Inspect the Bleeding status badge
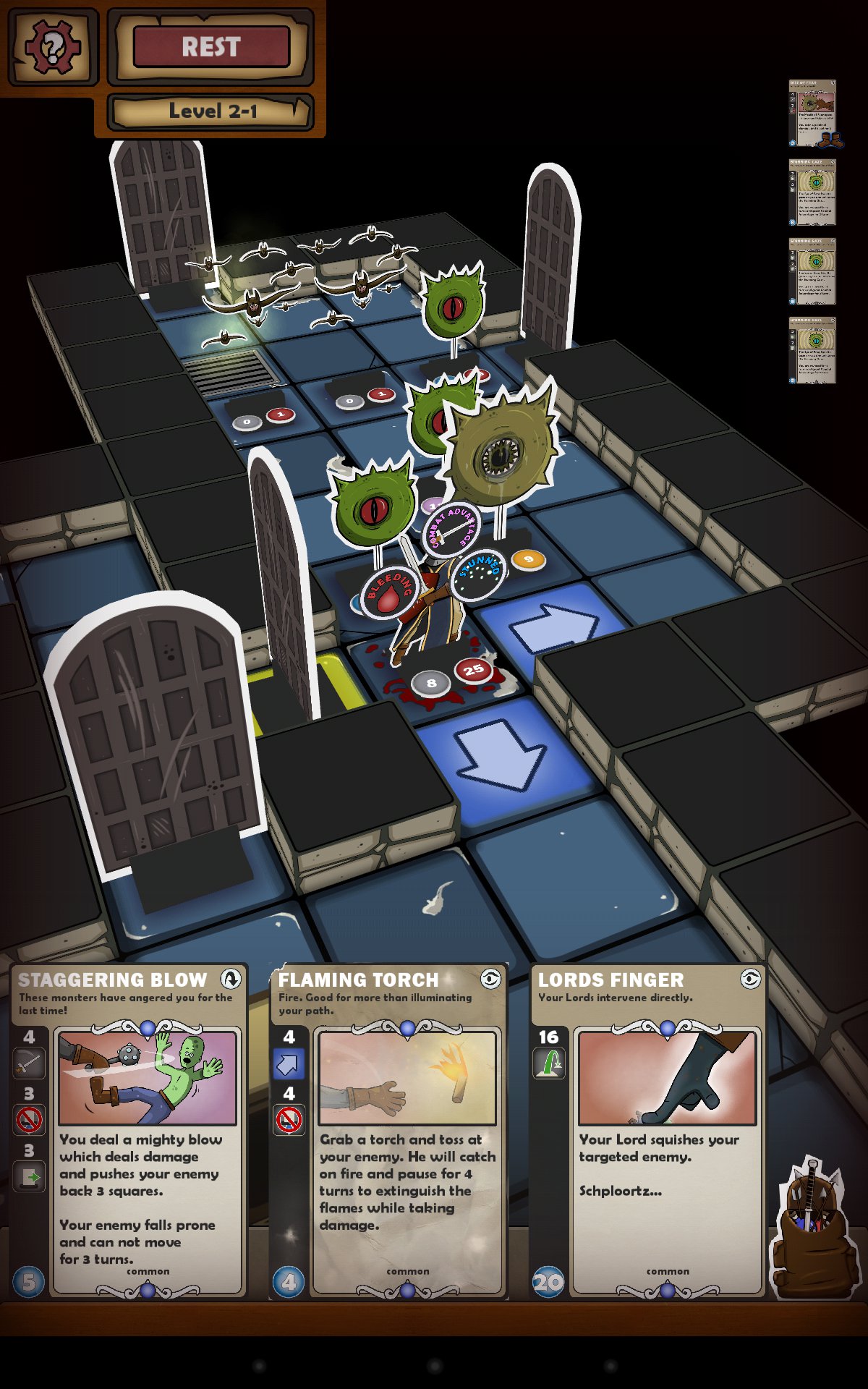This screenshot has height=1389, width=868. (x=390, y=591)
